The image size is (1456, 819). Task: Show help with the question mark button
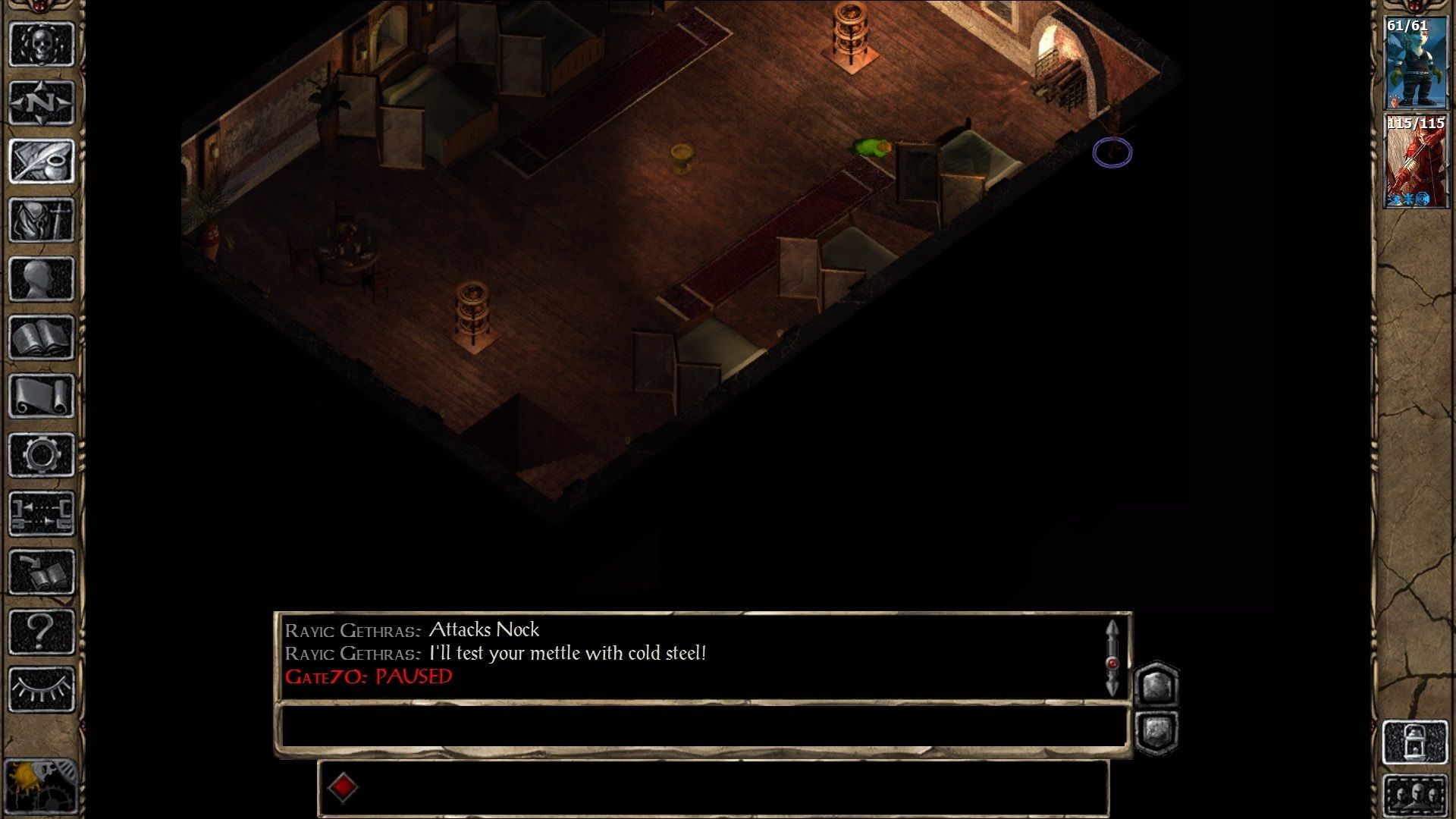pos(42,631)
